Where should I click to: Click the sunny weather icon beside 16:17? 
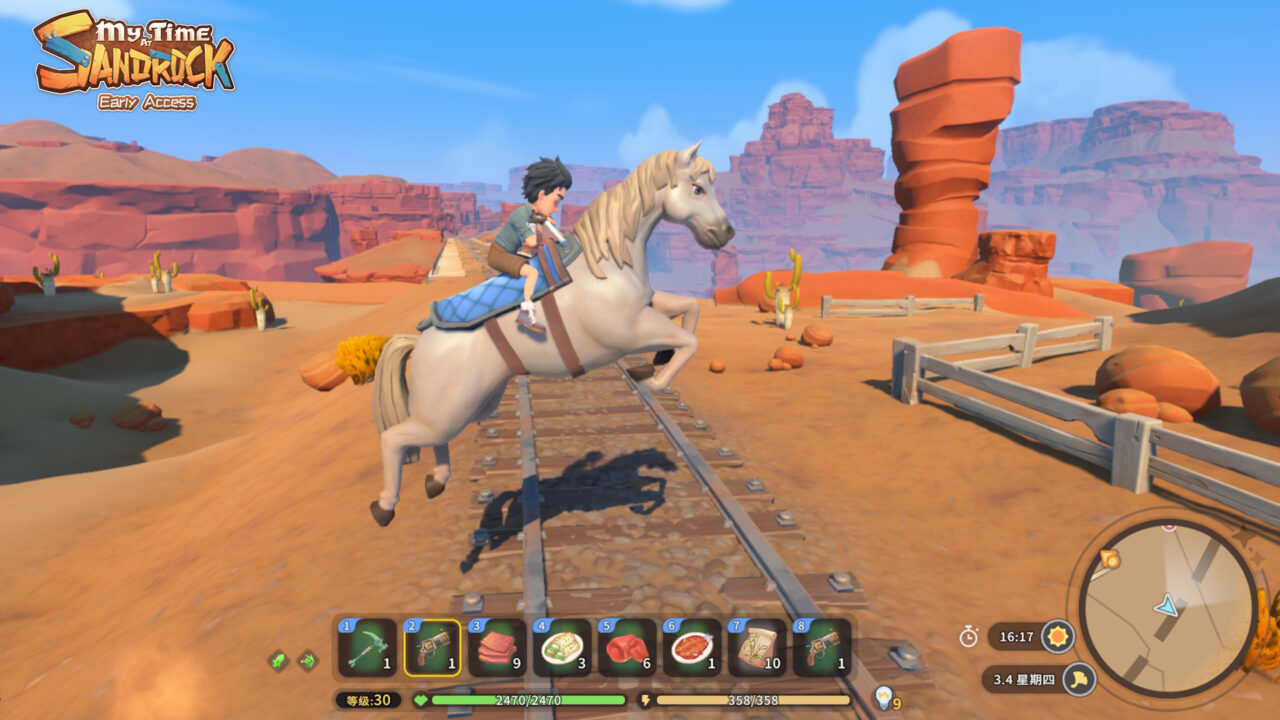click(1057, 636)
